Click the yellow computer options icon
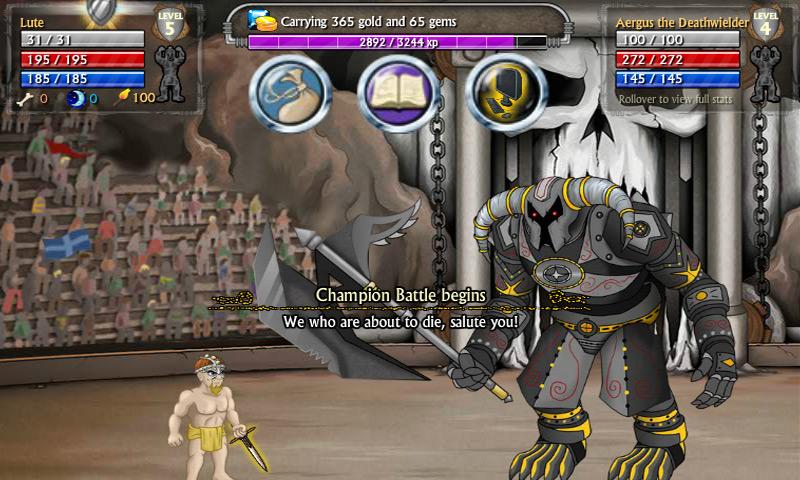 tap(507, 92)
